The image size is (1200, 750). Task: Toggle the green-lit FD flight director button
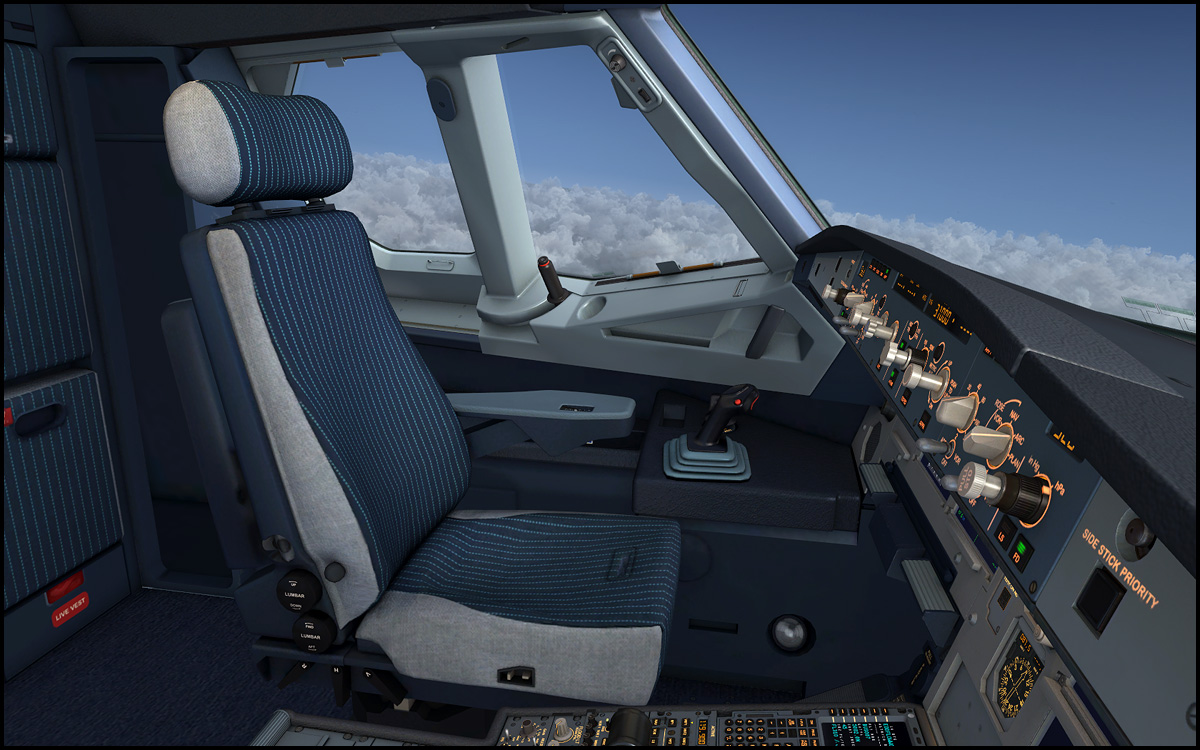tap(1021, 551)
